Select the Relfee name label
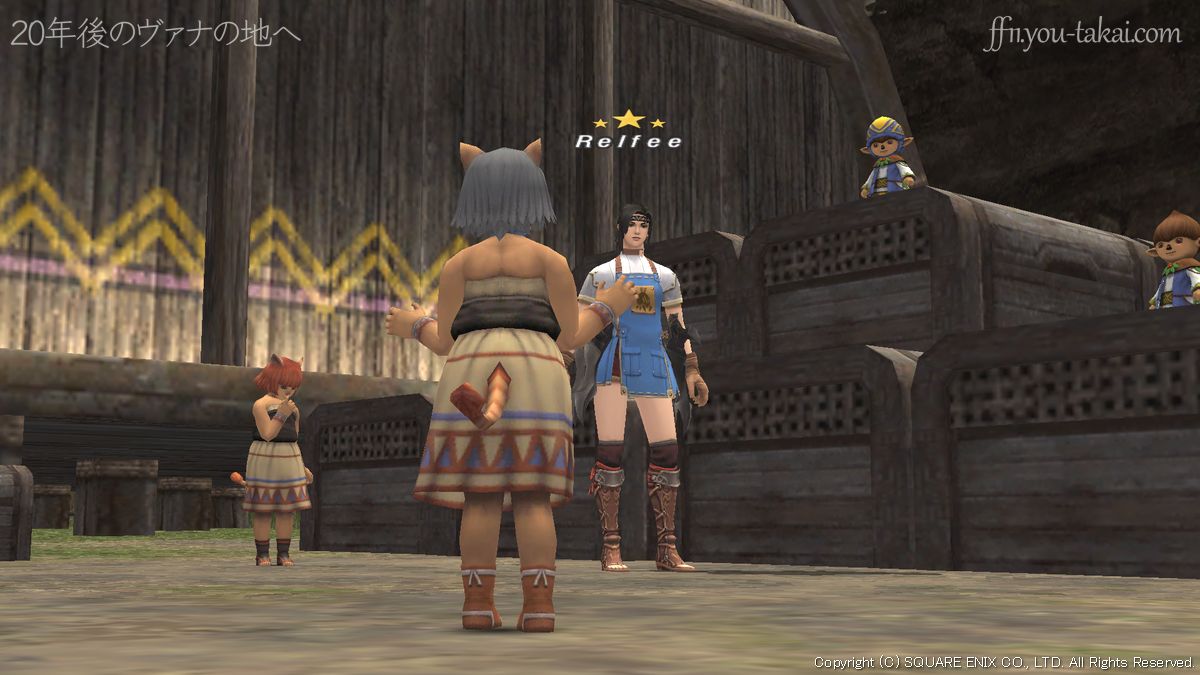The image size is (1200, 675). pos(628,142)
